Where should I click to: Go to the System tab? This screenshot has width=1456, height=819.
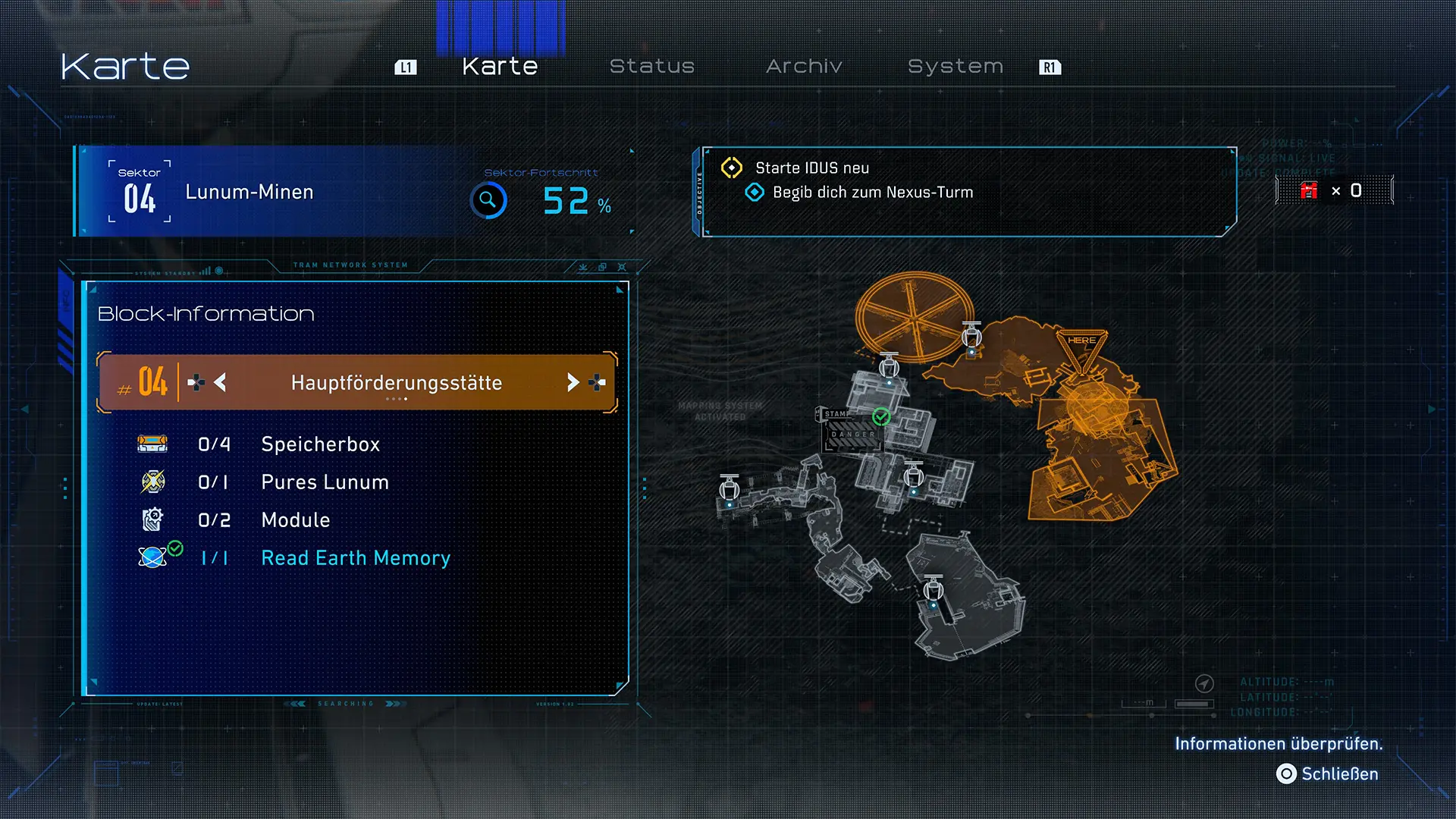pos(955,67)
